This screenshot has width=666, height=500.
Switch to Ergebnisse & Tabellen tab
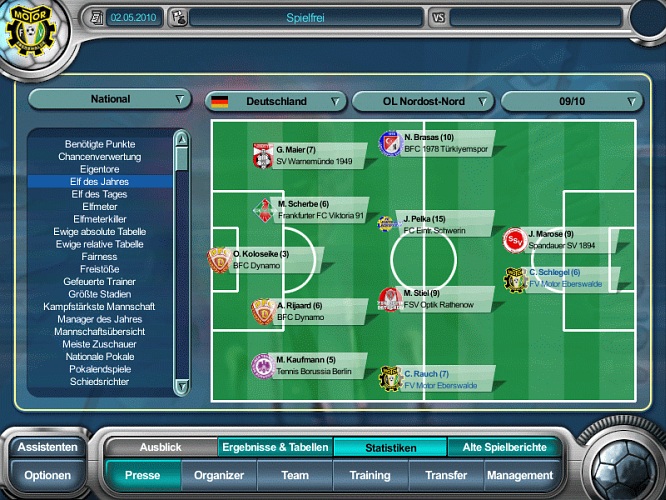pos(275,448)
